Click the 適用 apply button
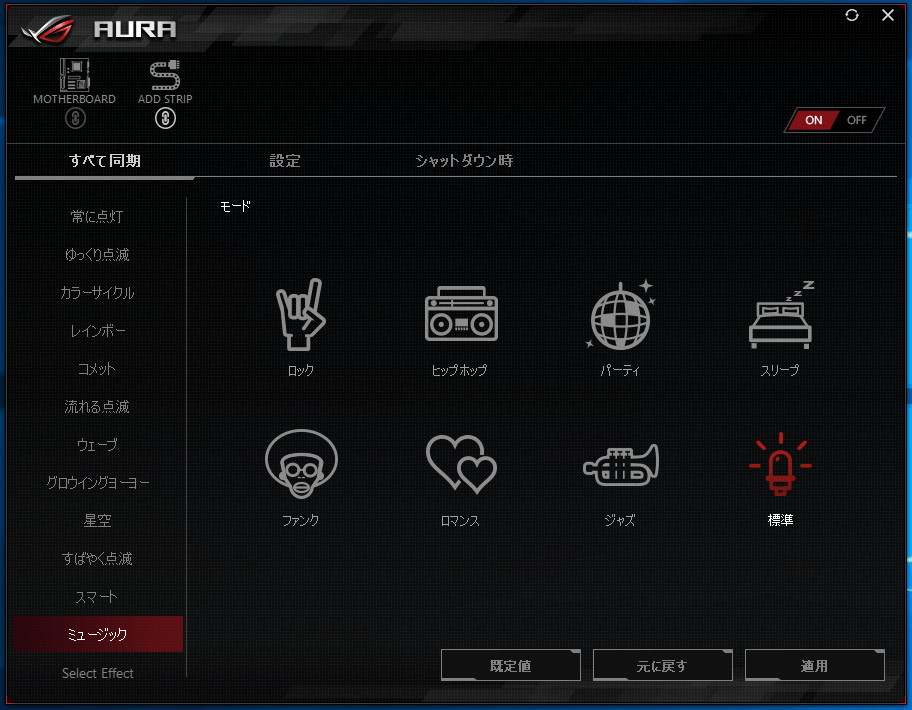Viewport: 912px width, 710px height. coord(814,666)
